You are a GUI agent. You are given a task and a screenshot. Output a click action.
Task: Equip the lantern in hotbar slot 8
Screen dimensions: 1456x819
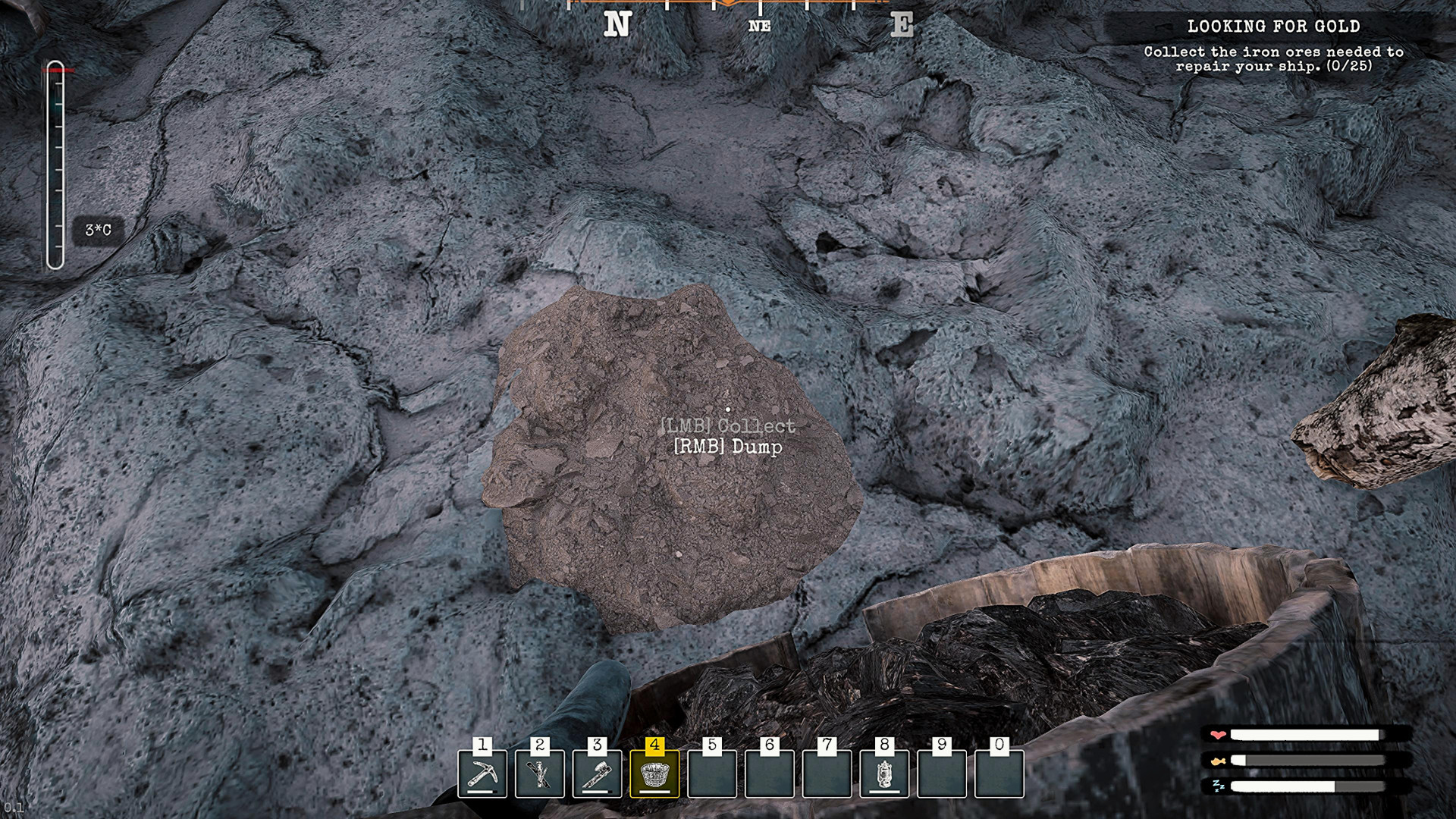click(x=884, y=773)
